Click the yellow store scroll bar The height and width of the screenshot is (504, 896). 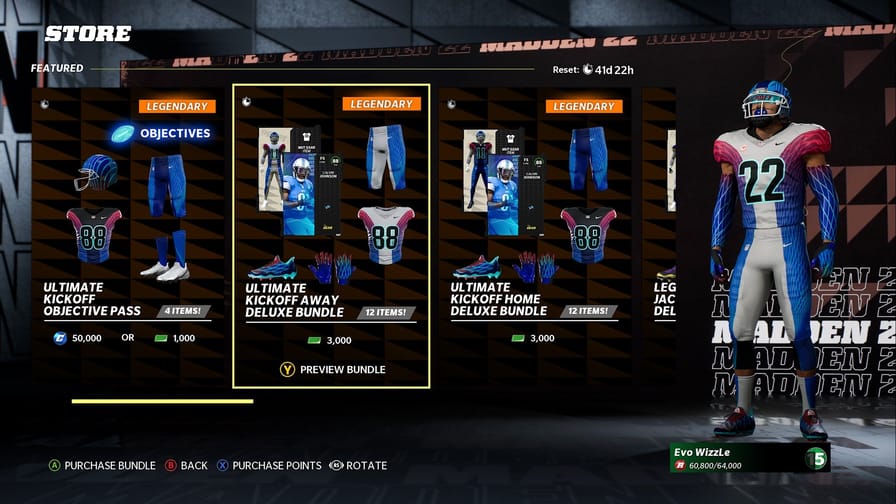[x=162, y=401]
